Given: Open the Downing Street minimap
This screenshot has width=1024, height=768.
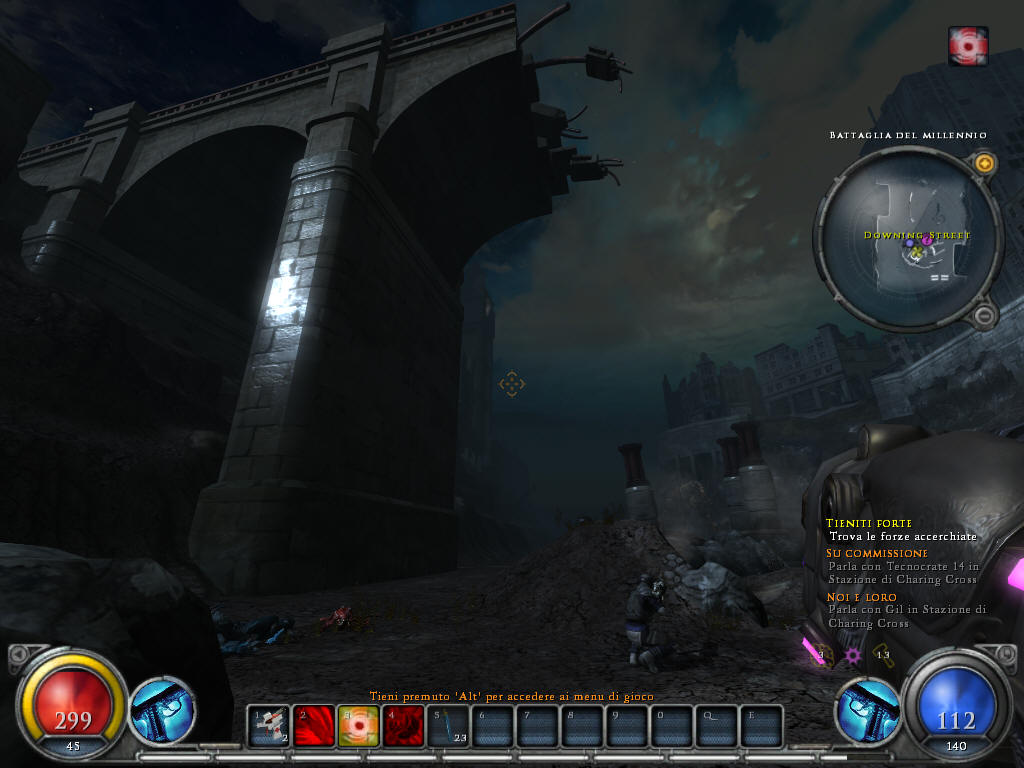Looking at the screenshot, I should click(908, 238).
